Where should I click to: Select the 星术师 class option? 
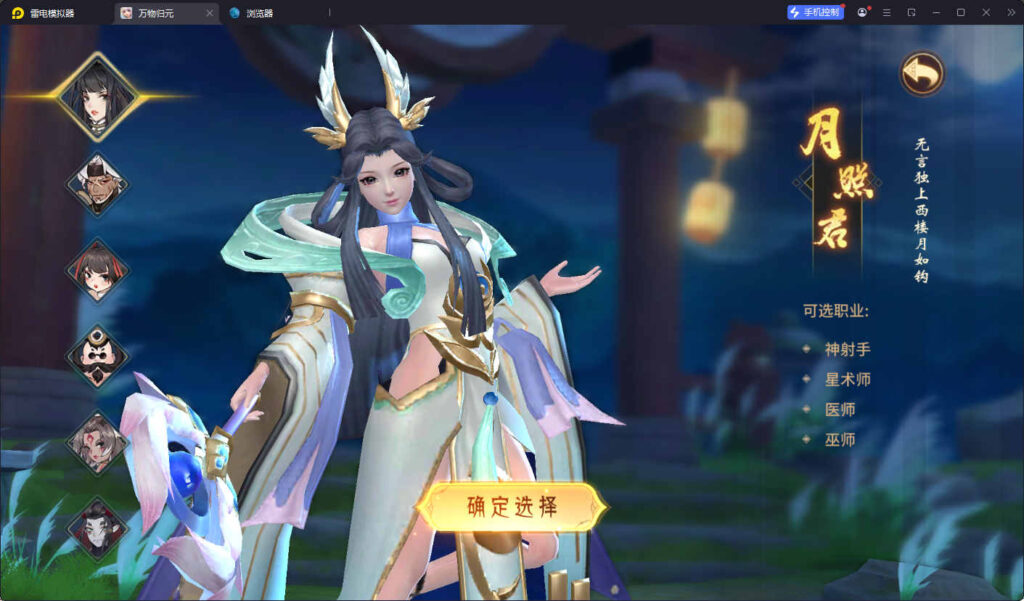847,379
